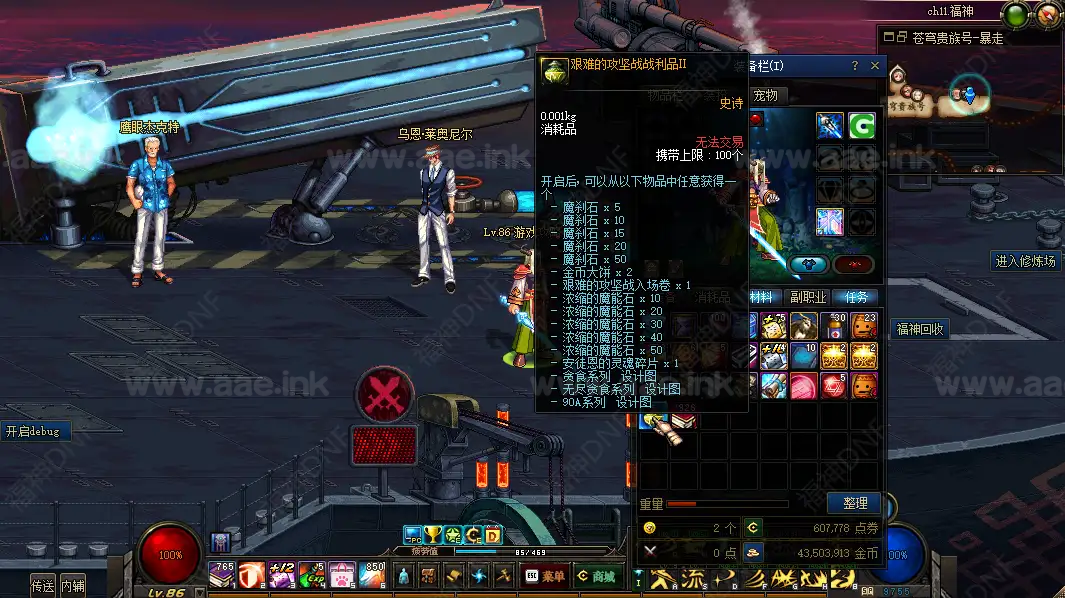This screenshot has width=1065, height=598.
Task: Open the 福神回收 recycle button
Action: (920, 329)
